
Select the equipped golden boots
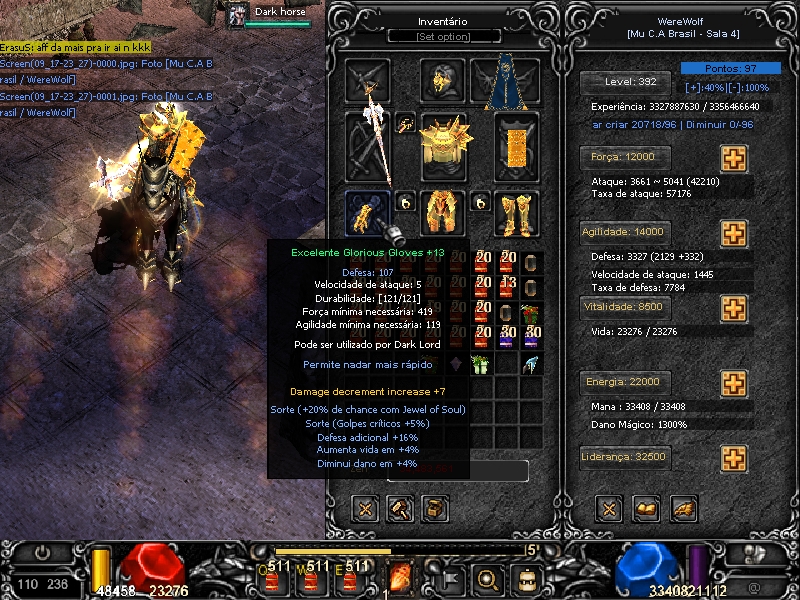pos(516,212)
